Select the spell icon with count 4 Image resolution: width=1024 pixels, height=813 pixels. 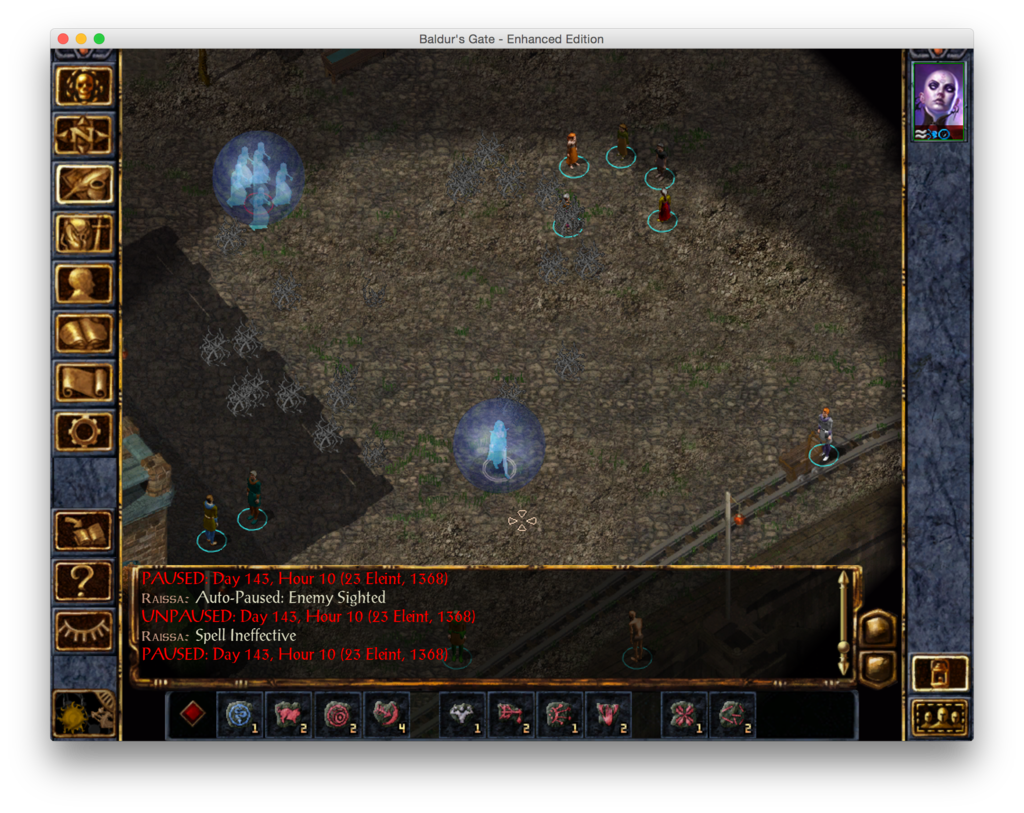386,715
